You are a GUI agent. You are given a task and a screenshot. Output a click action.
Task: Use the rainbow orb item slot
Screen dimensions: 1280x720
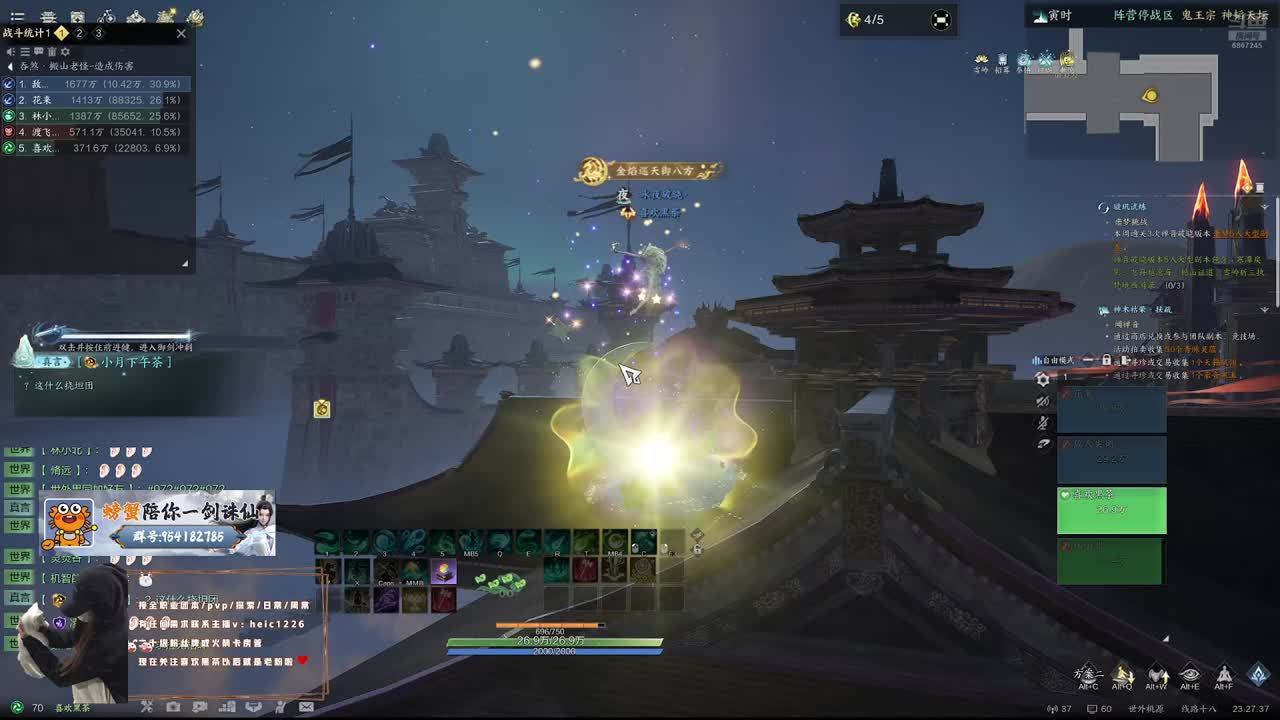(x=443, y=572)
